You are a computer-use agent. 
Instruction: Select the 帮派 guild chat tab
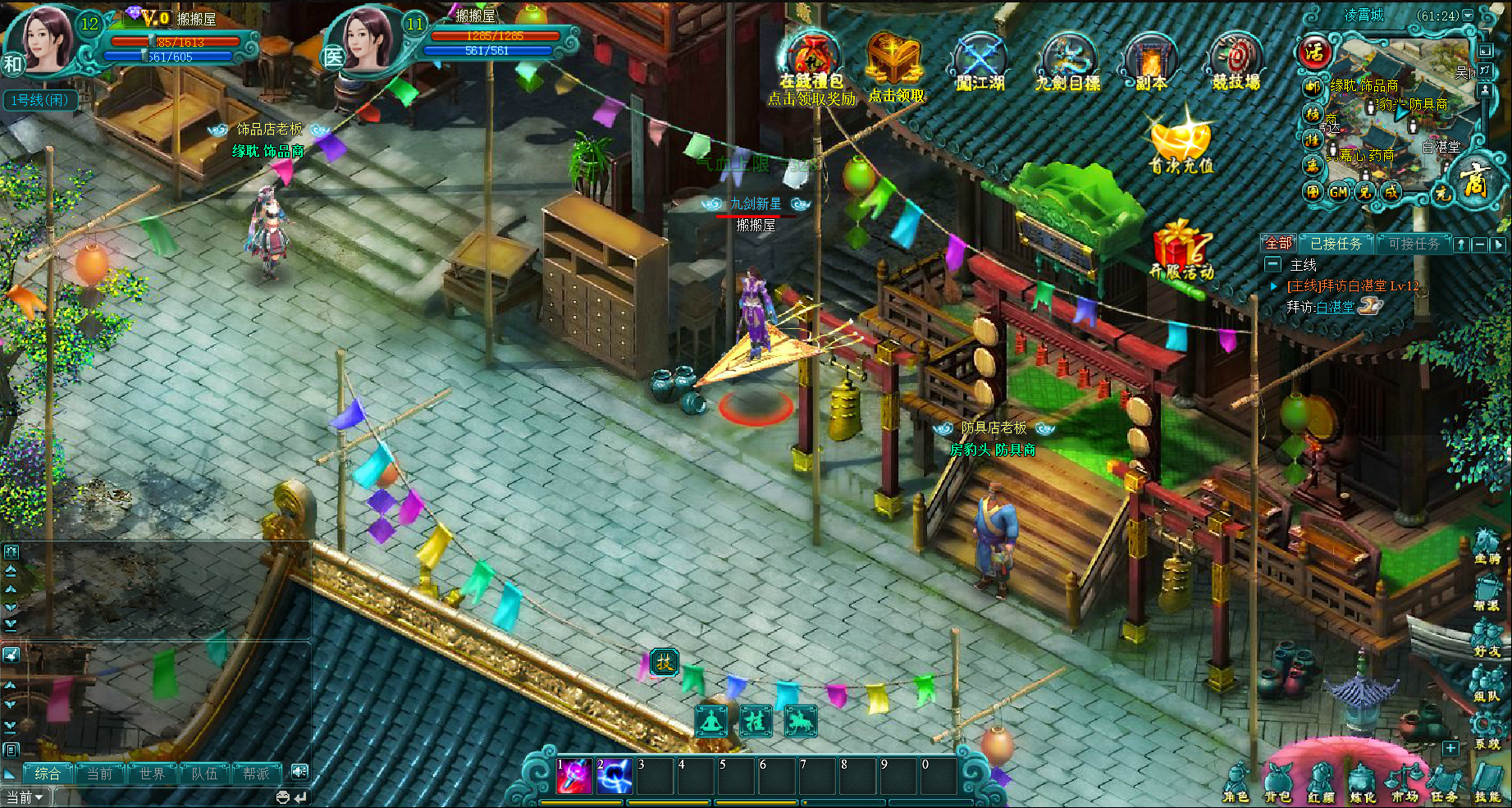coord(256,774)
